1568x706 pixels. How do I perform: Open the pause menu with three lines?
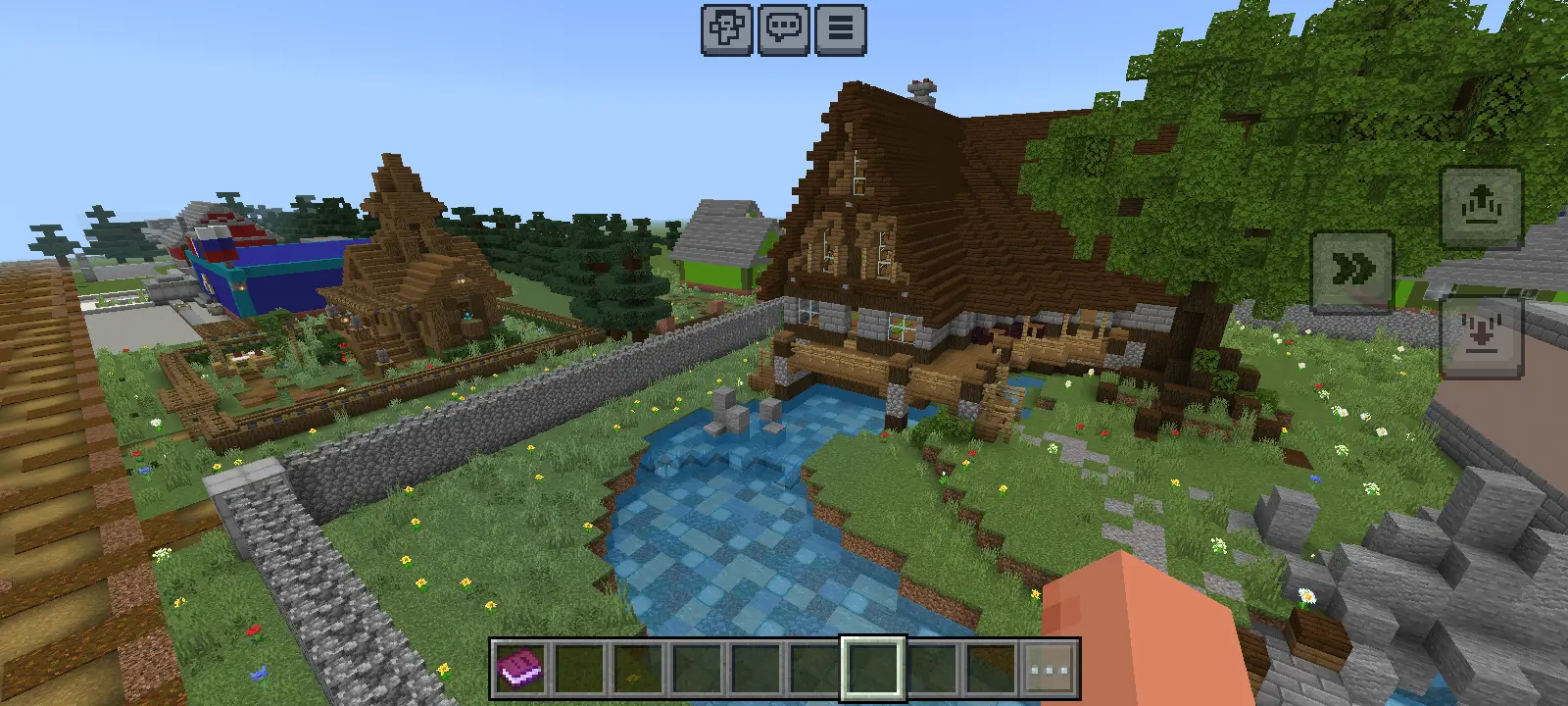click(x=840, y=29)
